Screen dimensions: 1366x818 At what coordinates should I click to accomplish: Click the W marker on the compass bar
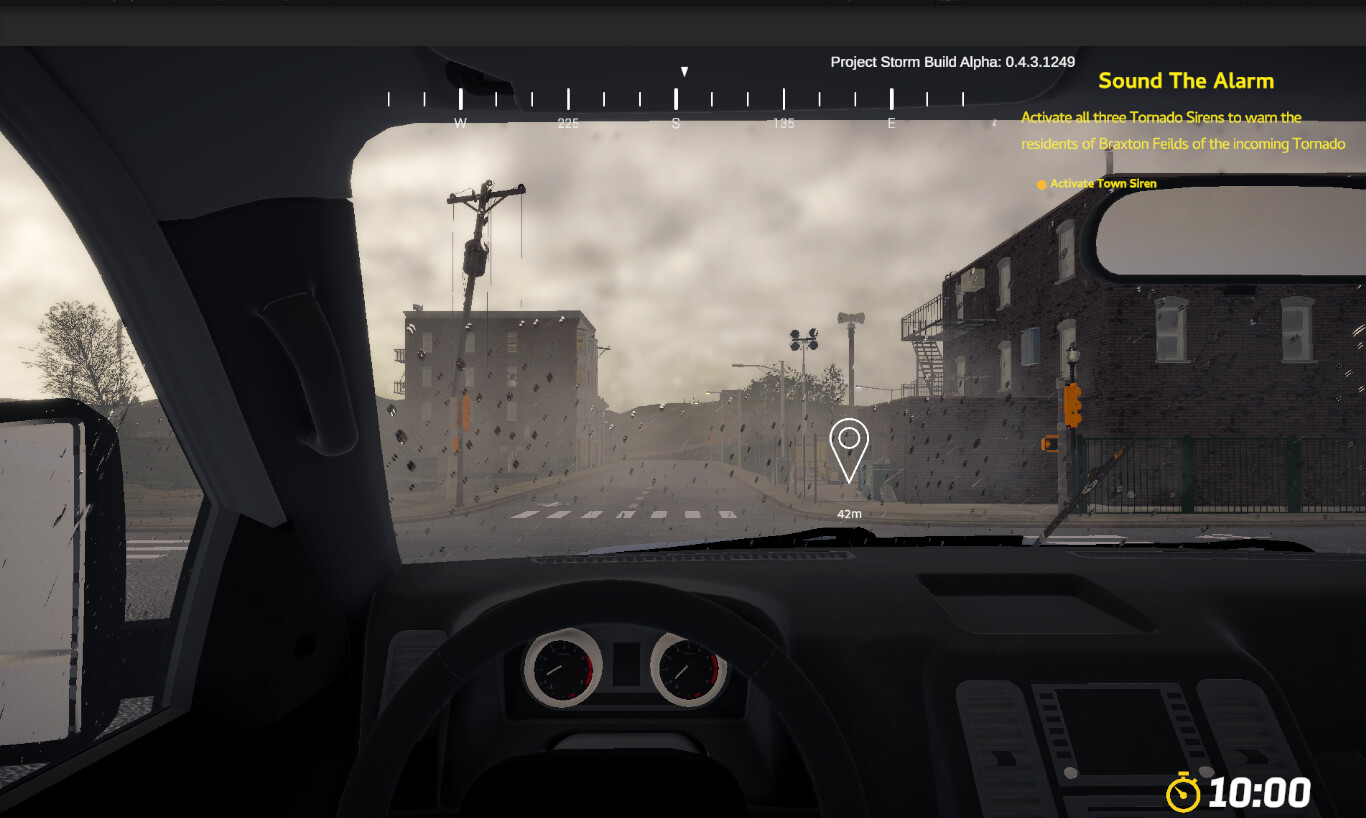click(460, 122)
